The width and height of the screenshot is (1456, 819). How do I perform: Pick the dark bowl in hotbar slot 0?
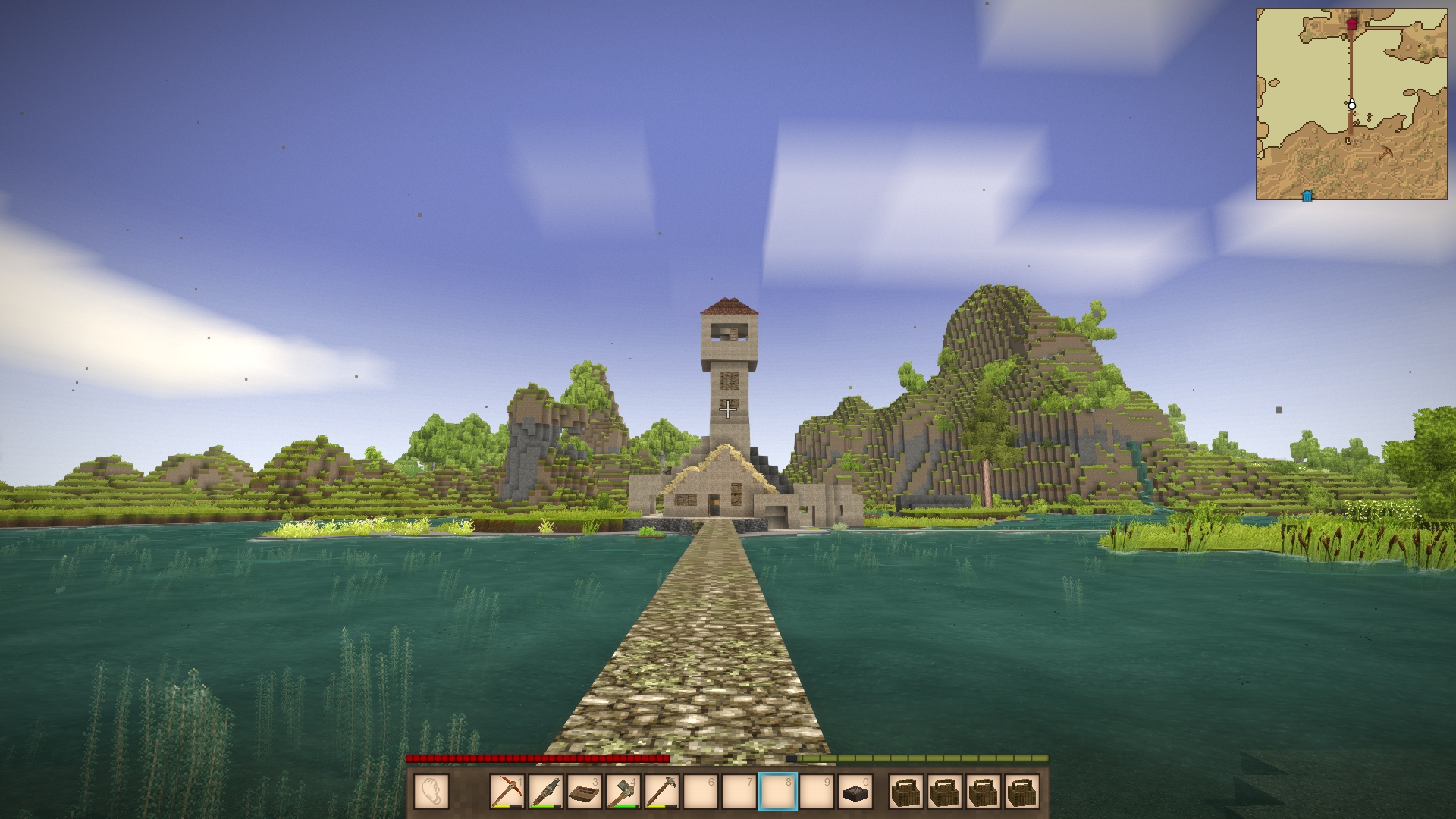pyautogui.click(x=855, y=792)
